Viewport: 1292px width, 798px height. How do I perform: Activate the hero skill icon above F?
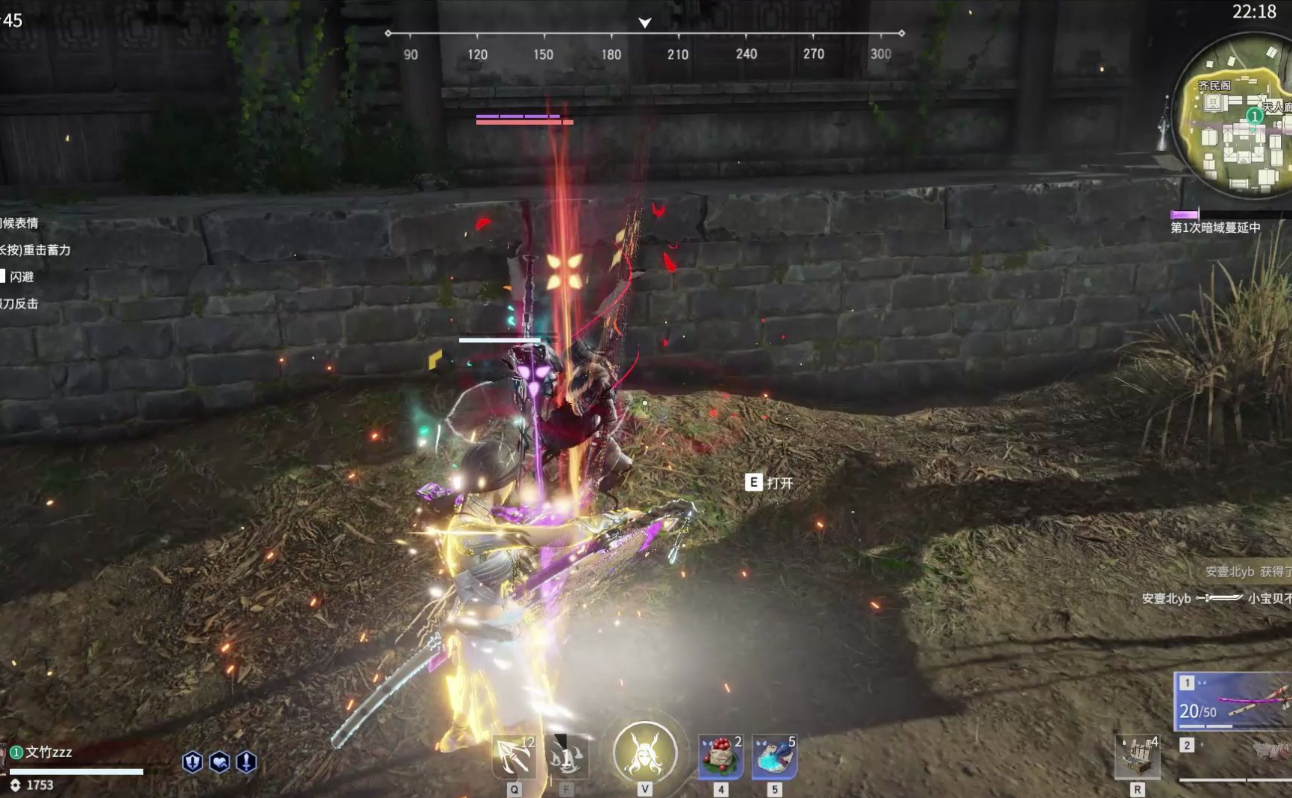[568, 757]
